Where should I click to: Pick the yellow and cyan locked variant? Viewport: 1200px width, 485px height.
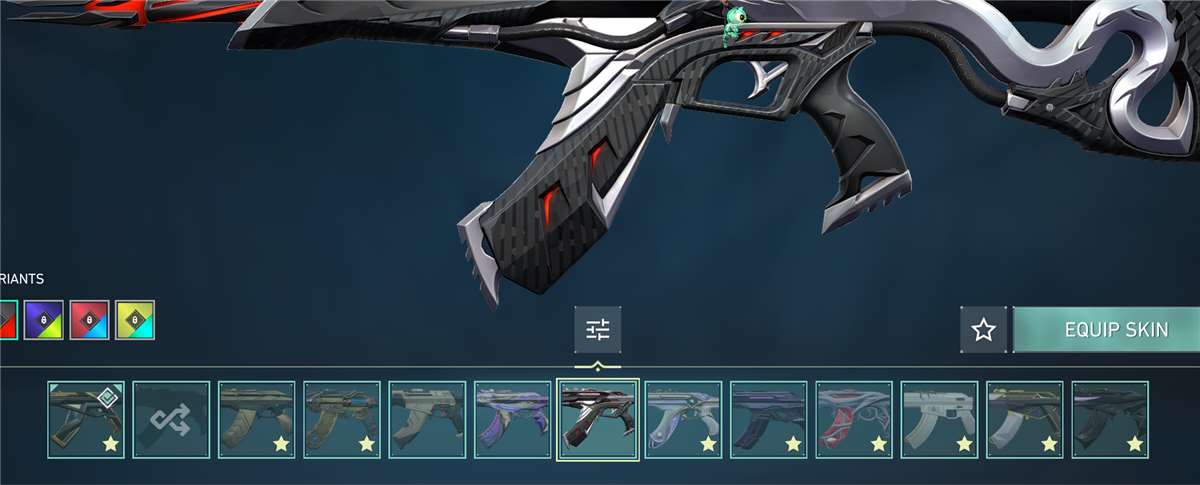135,320
